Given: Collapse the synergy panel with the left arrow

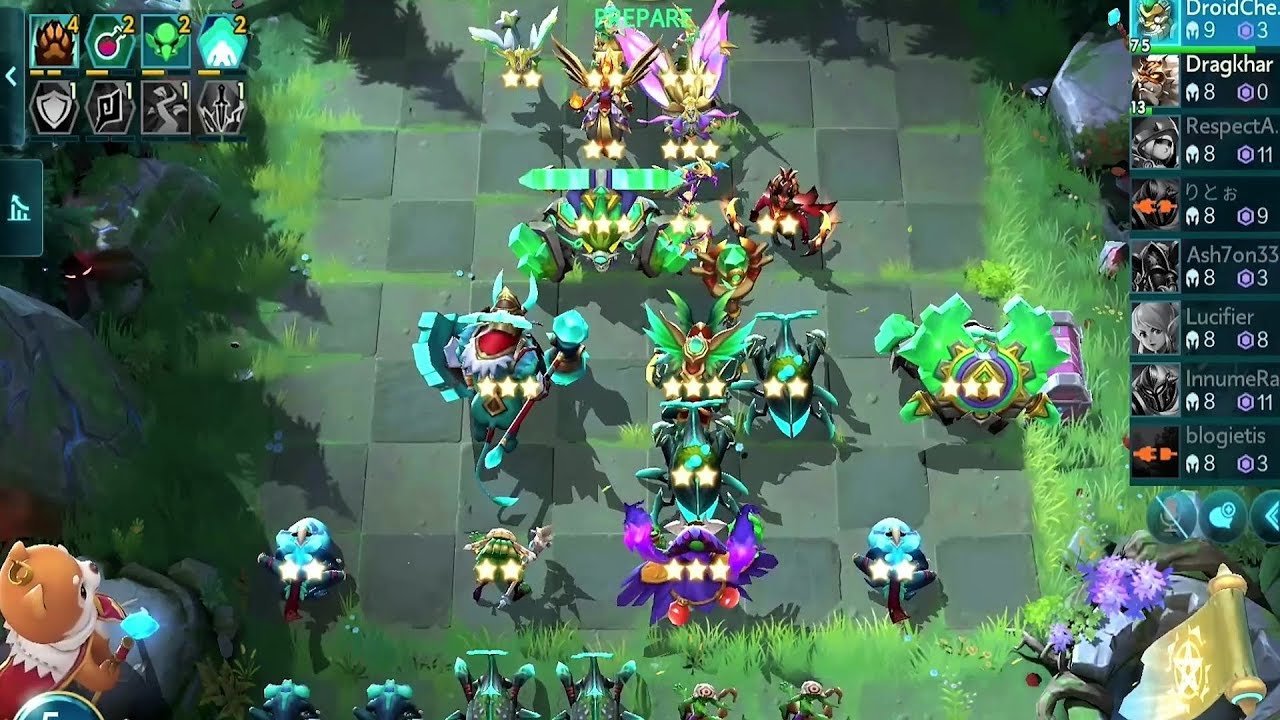Looking at the screenshot, I should [x=11, y=76].
